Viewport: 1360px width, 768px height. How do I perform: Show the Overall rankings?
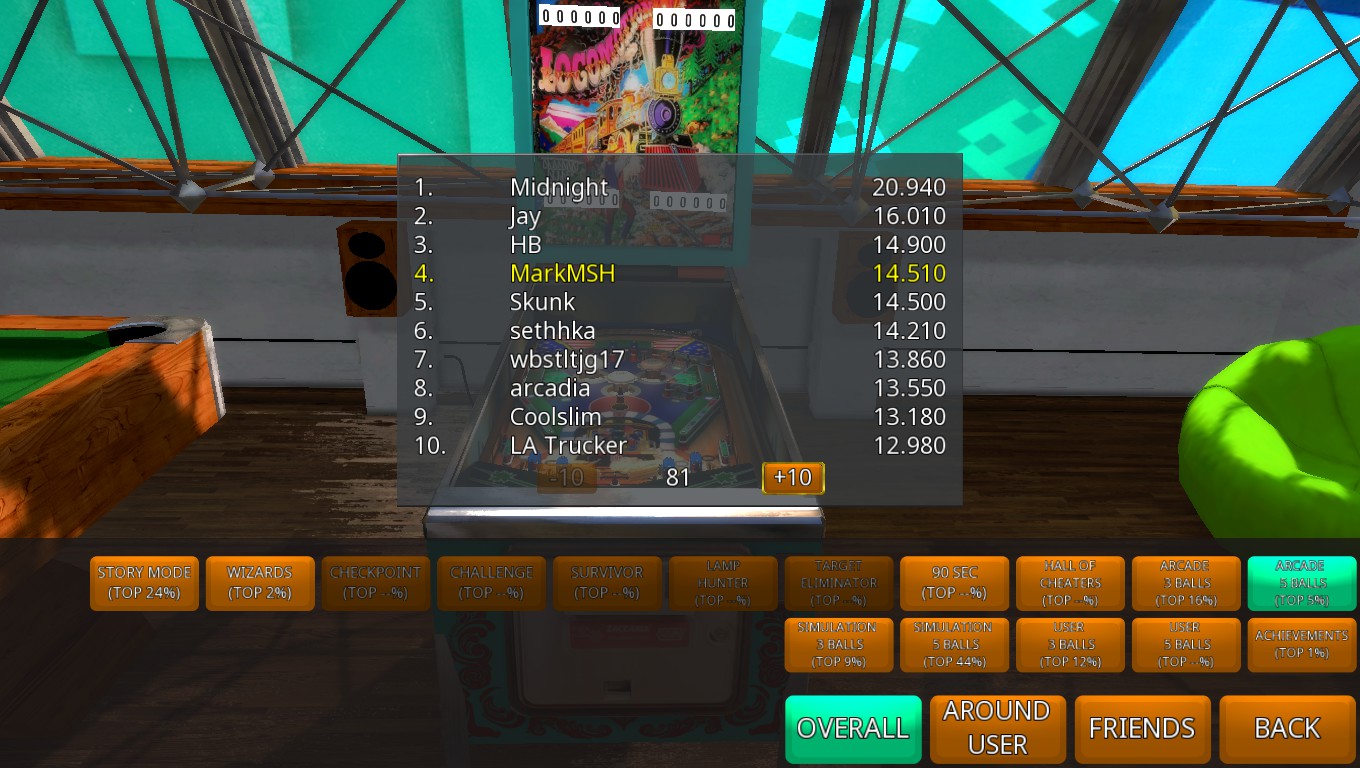point(852,729)
